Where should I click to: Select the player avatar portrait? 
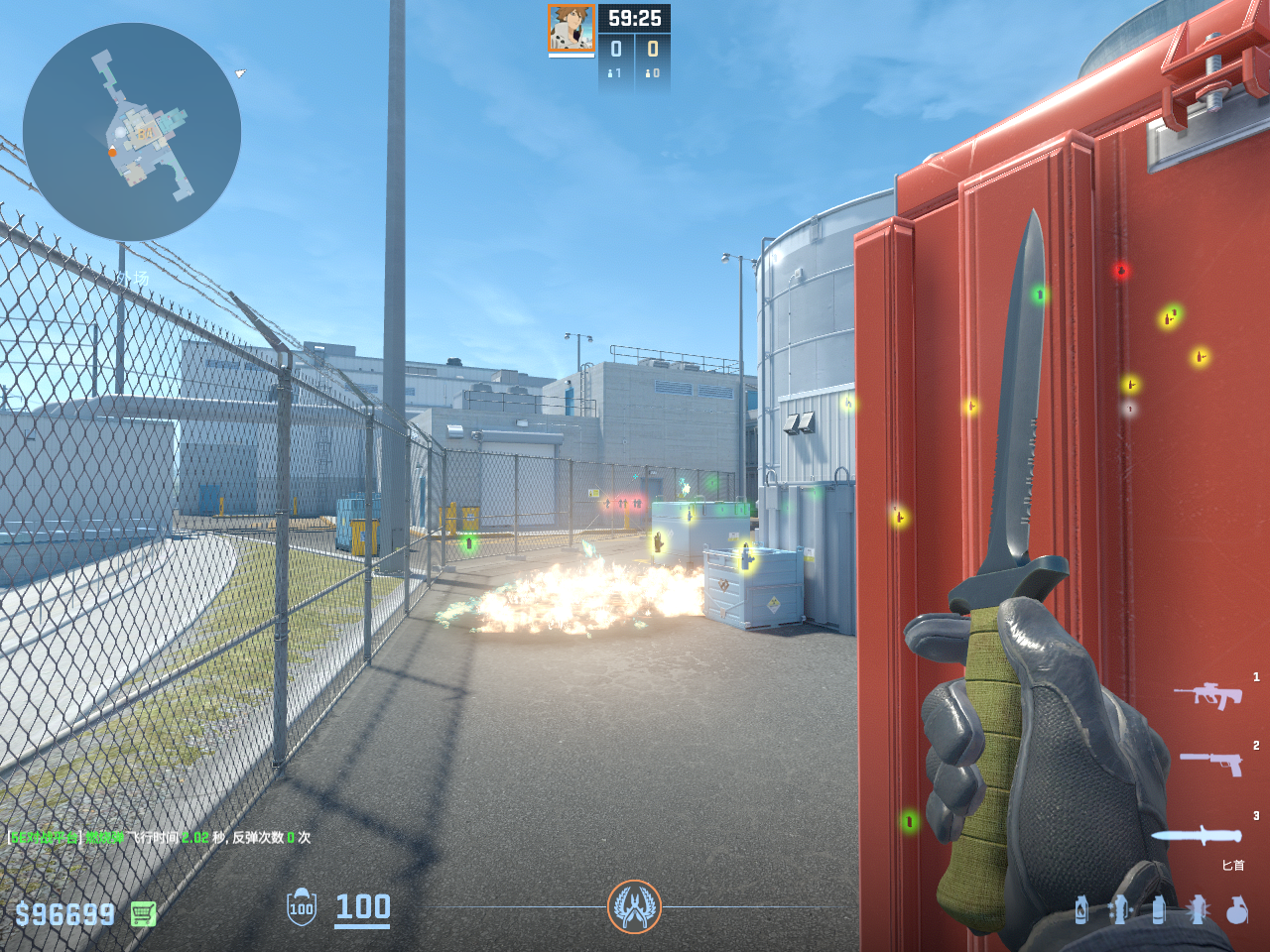571,28
